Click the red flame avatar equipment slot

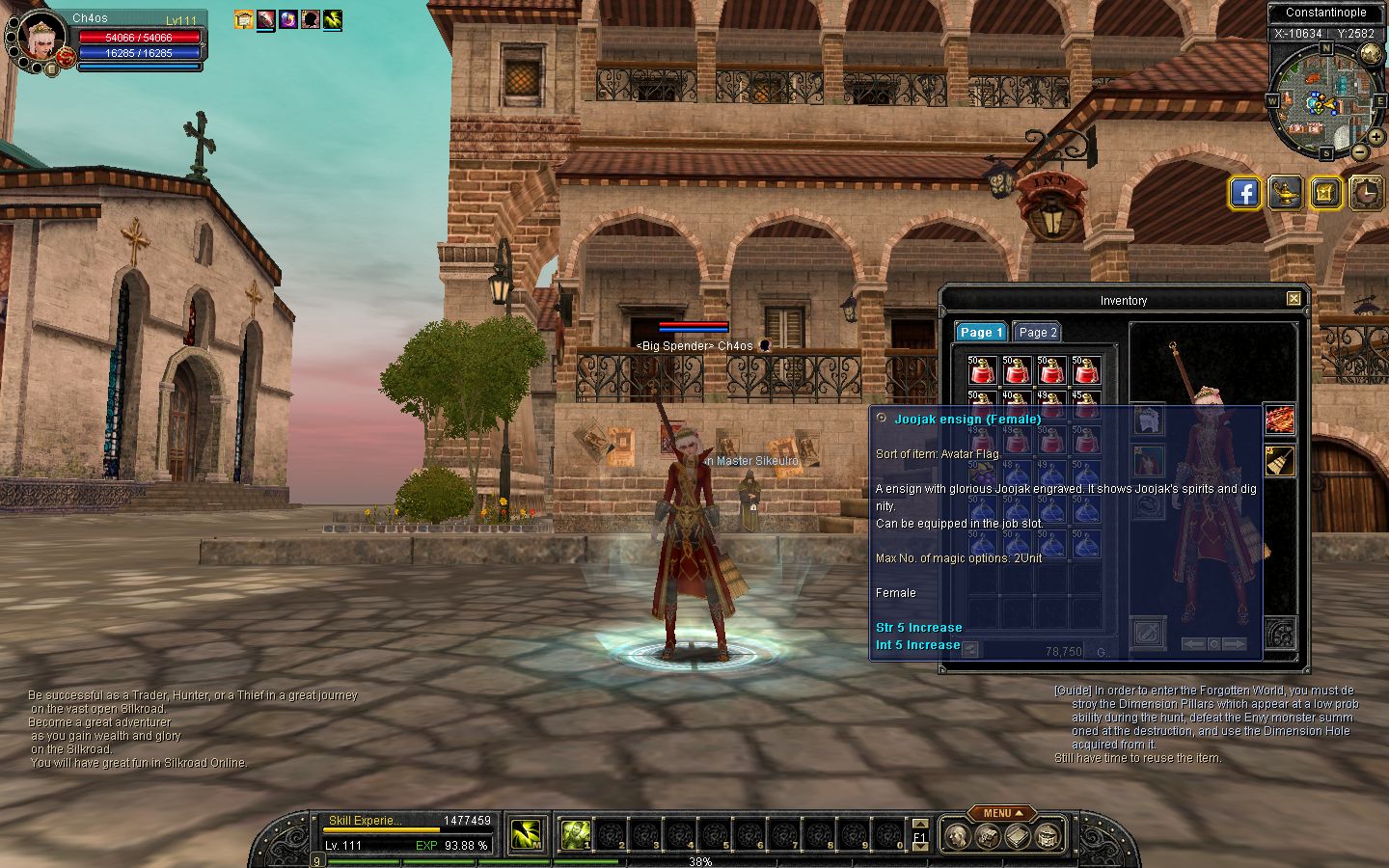pyautogui.click(x=1279, y=420)
